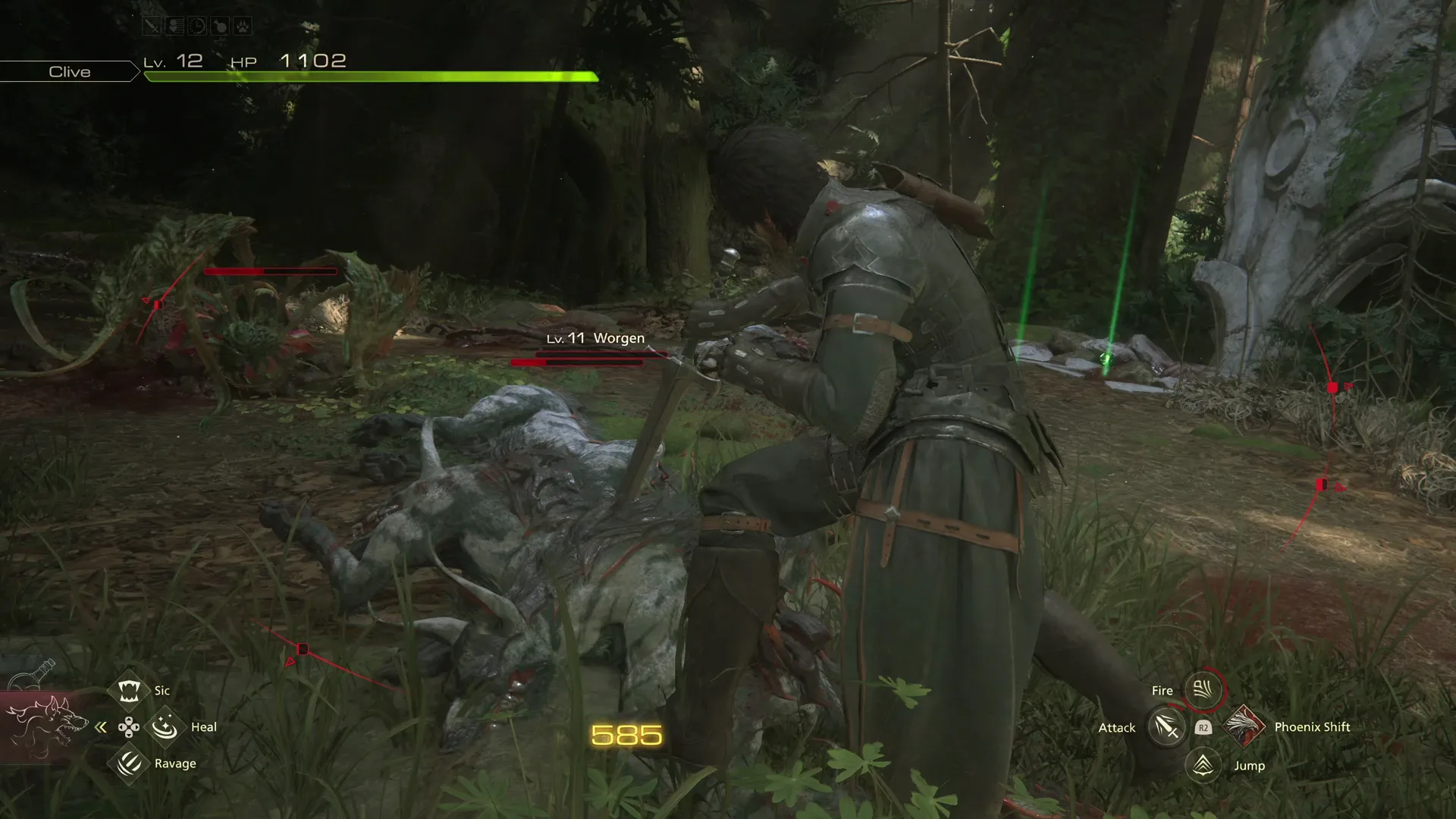Select the Phoenix Shift eikon emblem
This screenshot has height=819, width=1456.
(x=1244, y=726)
